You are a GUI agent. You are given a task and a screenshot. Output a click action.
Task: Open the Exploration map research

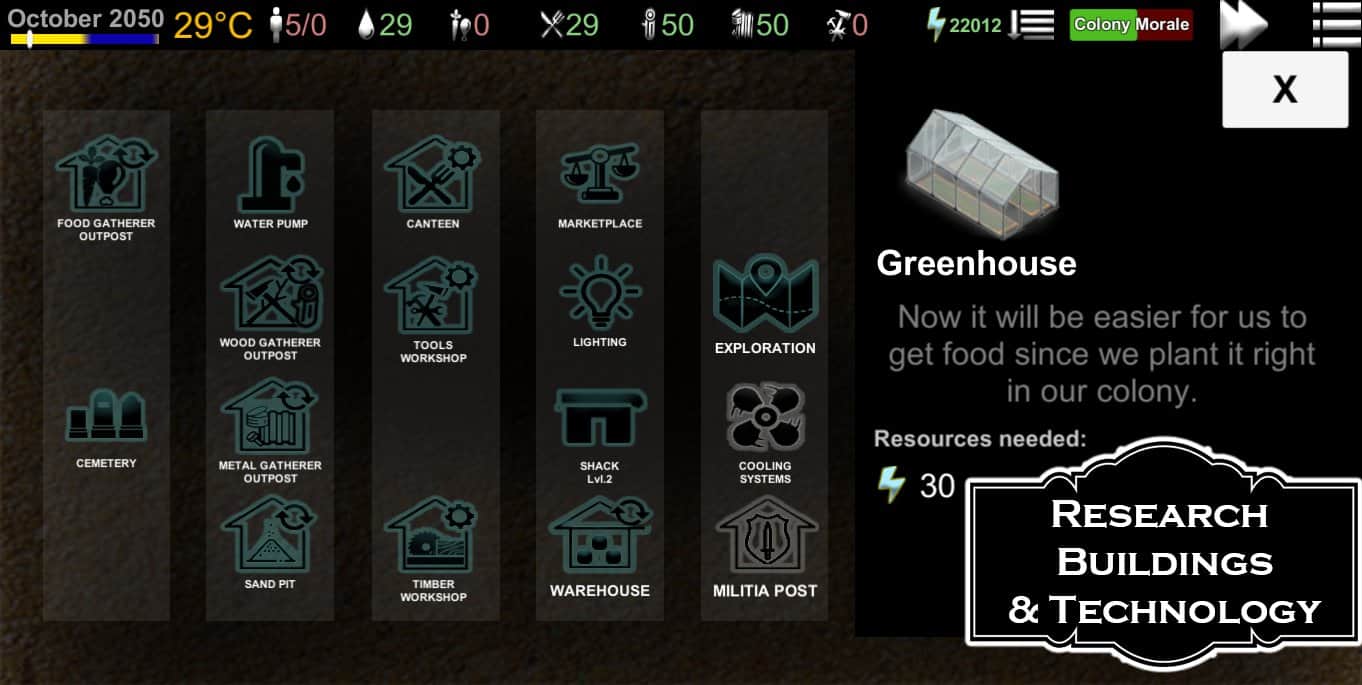coord(765,298)
